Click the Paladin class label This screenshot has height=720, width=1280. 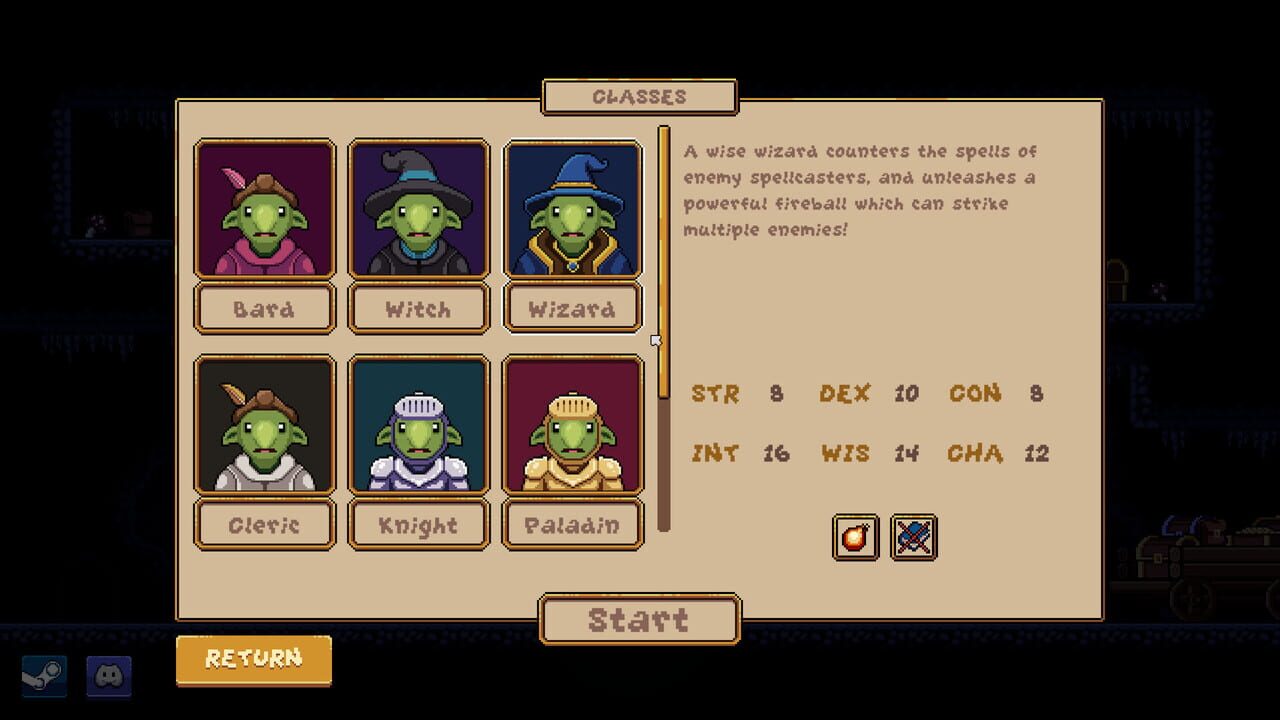click(x=573, y=524)
